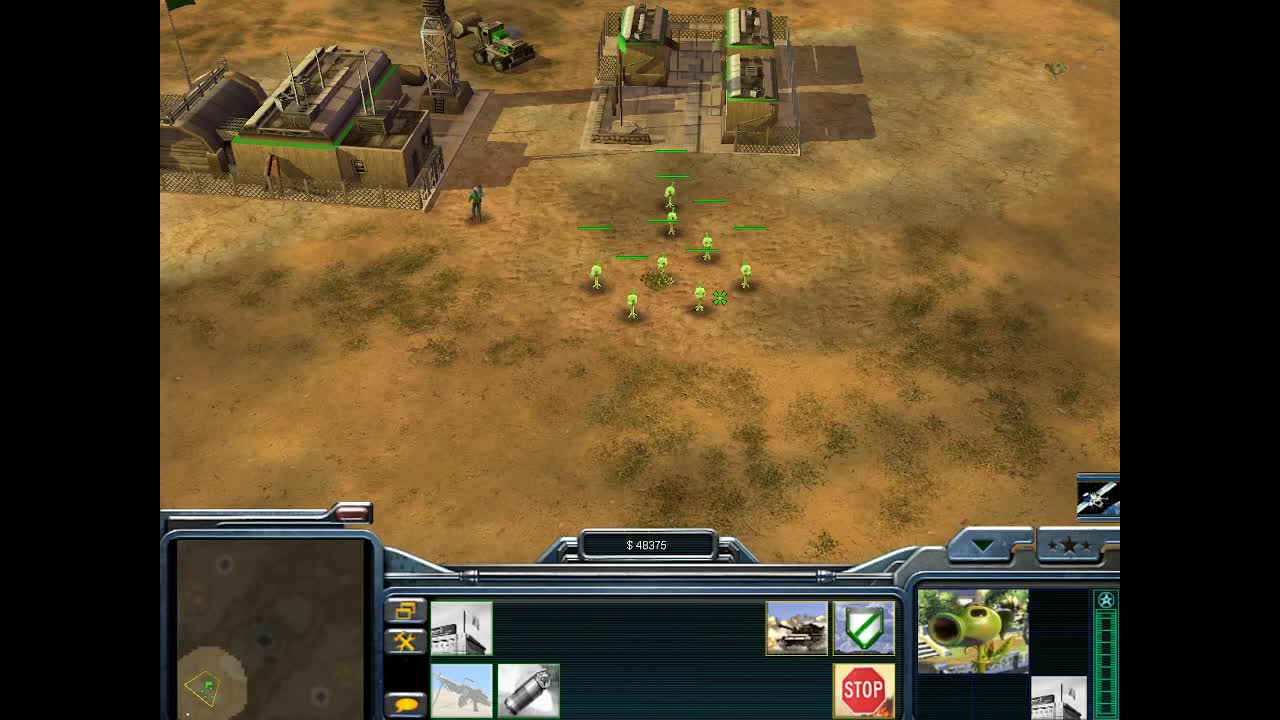Viewport: 1280px width, 720px height.
Task: Select the machine gun weapon command
Action: click(x=461, y=691)
